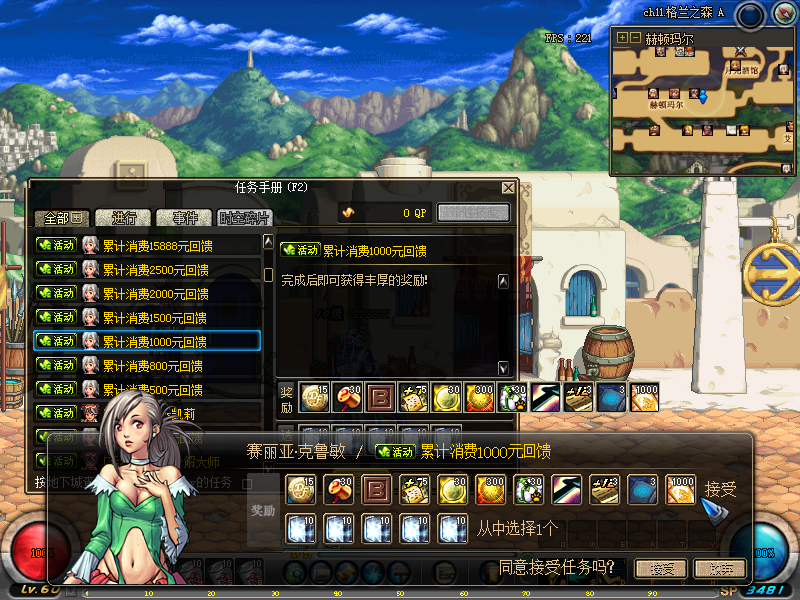Switch to the 全部 quest tab

tap(63, 218)
